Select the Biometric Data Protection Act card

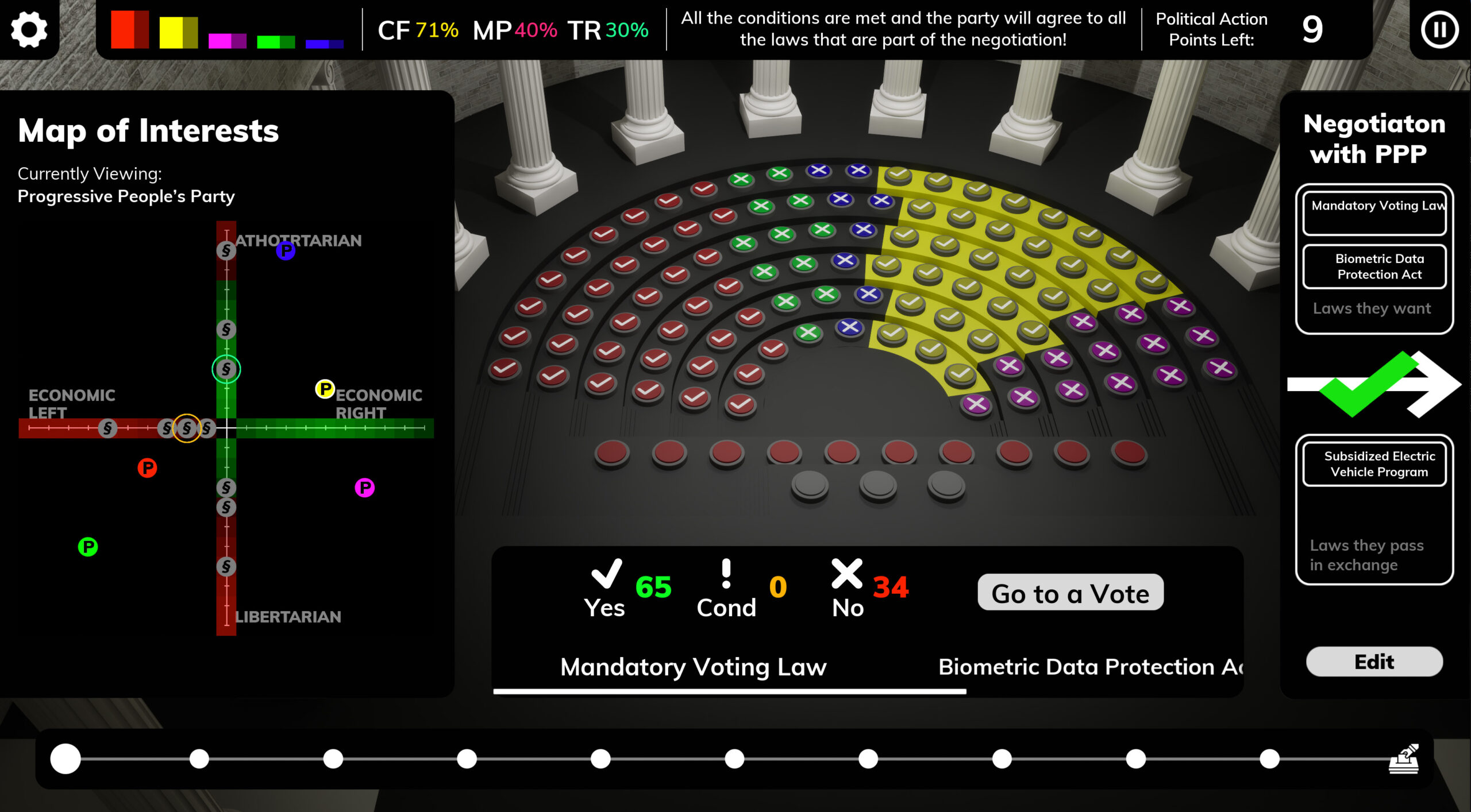point(1374,266)
